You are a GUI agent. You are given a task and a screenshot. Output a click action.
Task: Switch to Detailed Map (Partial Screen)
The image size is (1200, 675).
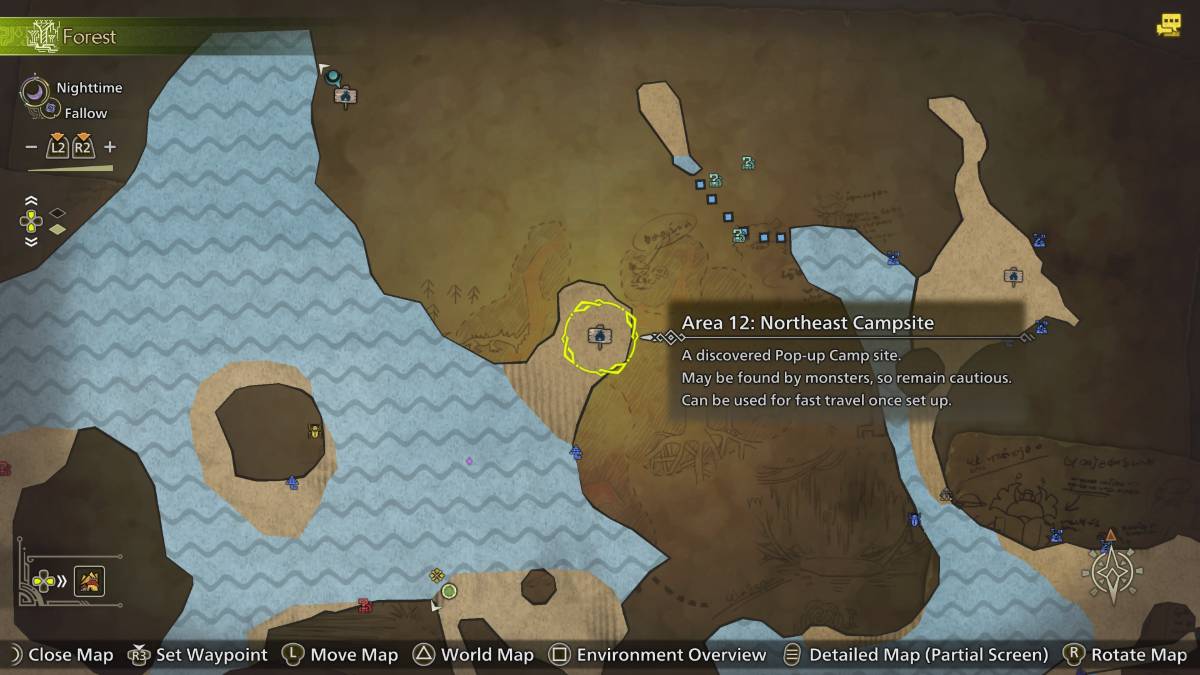click(x=915, y=655)
